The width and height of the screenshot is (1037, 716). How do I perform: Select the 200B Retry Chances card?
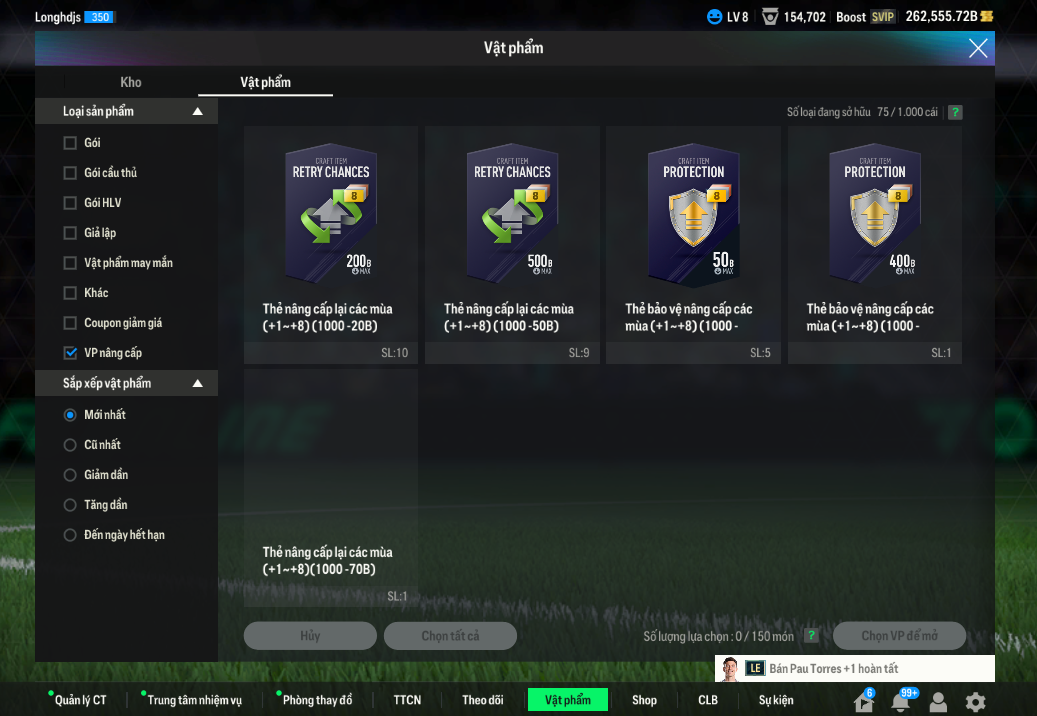tap(330, 230)
